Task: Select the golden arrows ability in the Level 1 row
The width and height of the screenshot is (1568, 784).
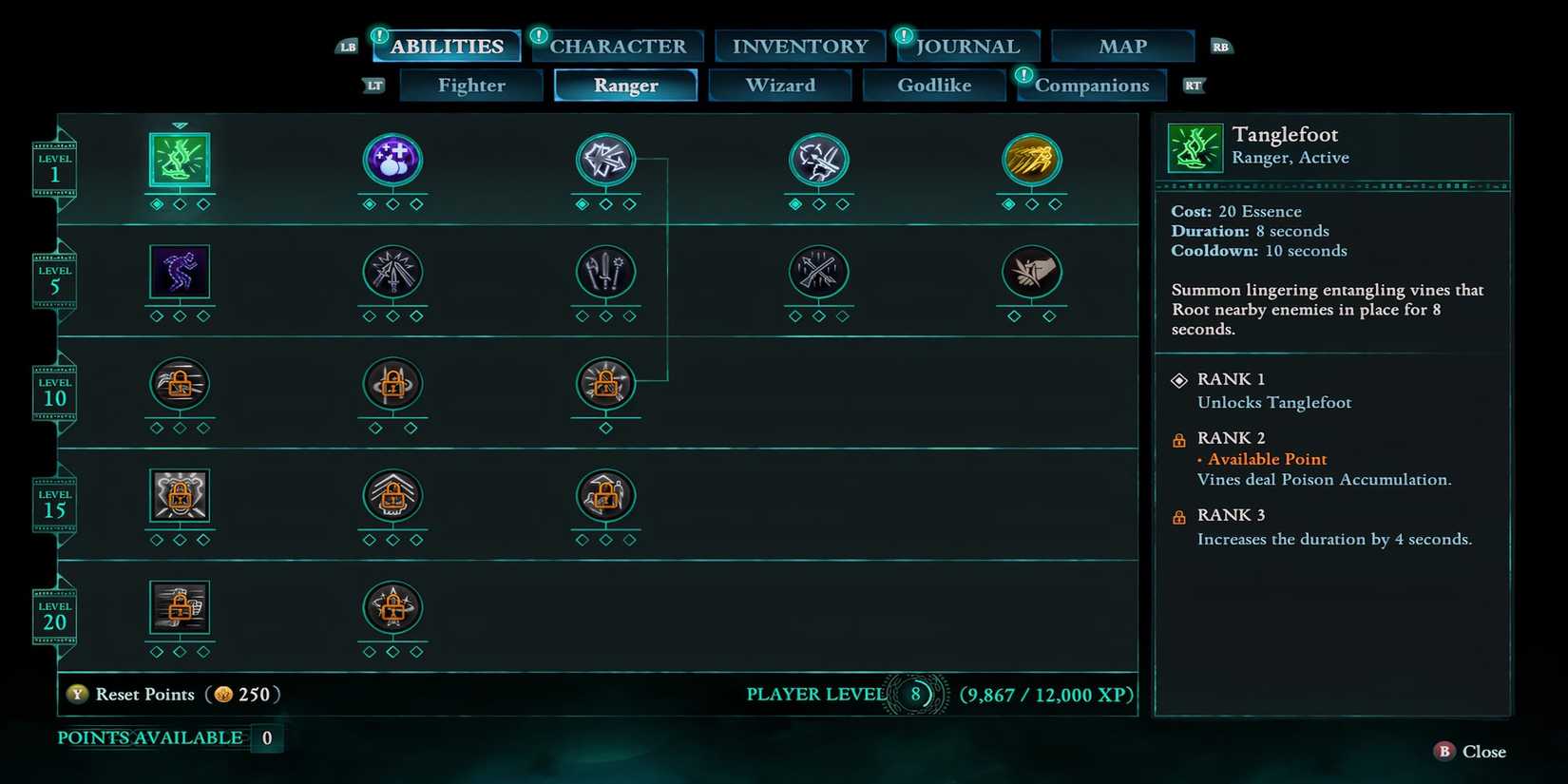Action: pos(1032,162)
